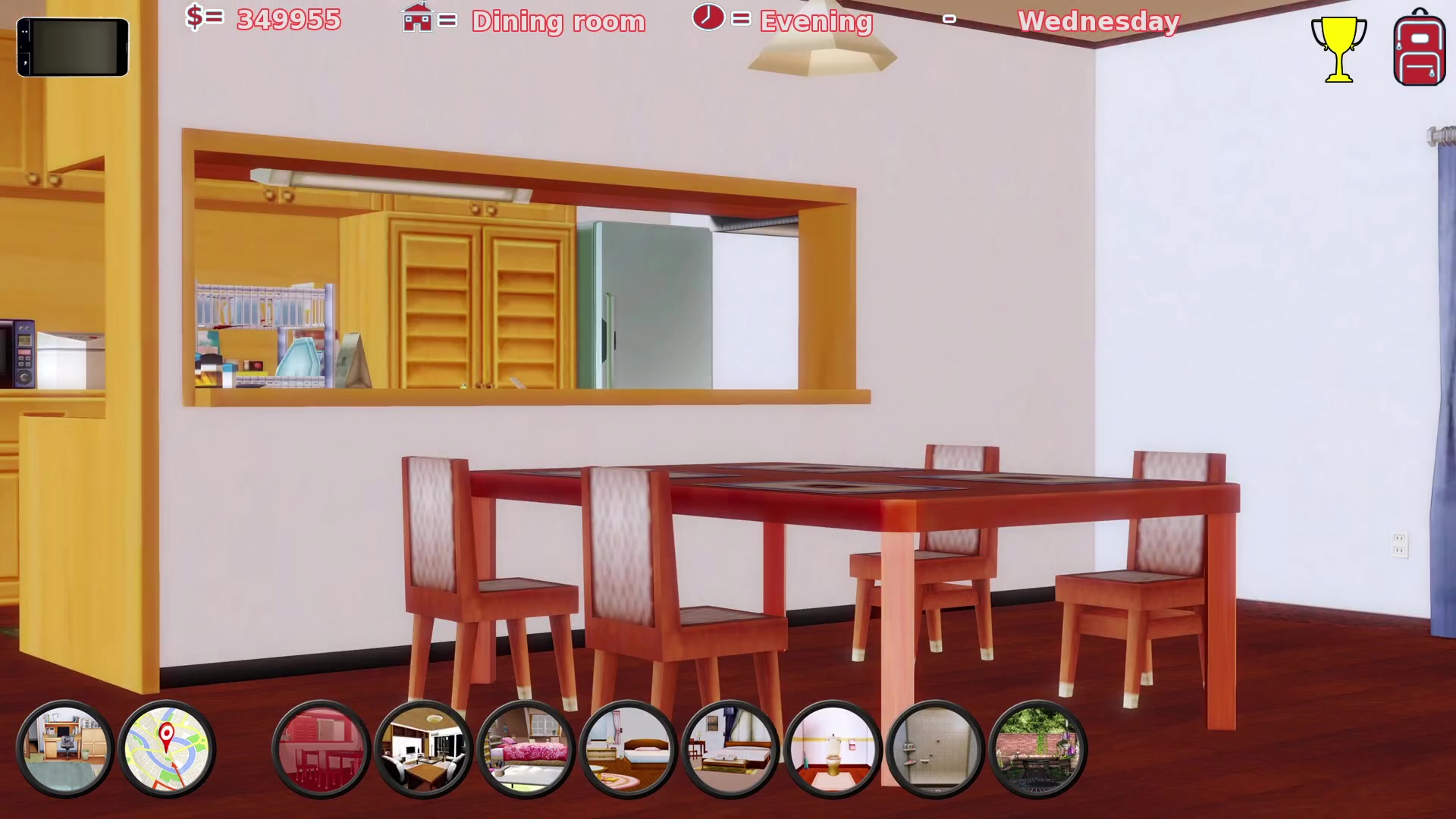Select the study room navigation icon
Image resolution: width=1456 pixels, height=819 pixels.
[64, 749]
